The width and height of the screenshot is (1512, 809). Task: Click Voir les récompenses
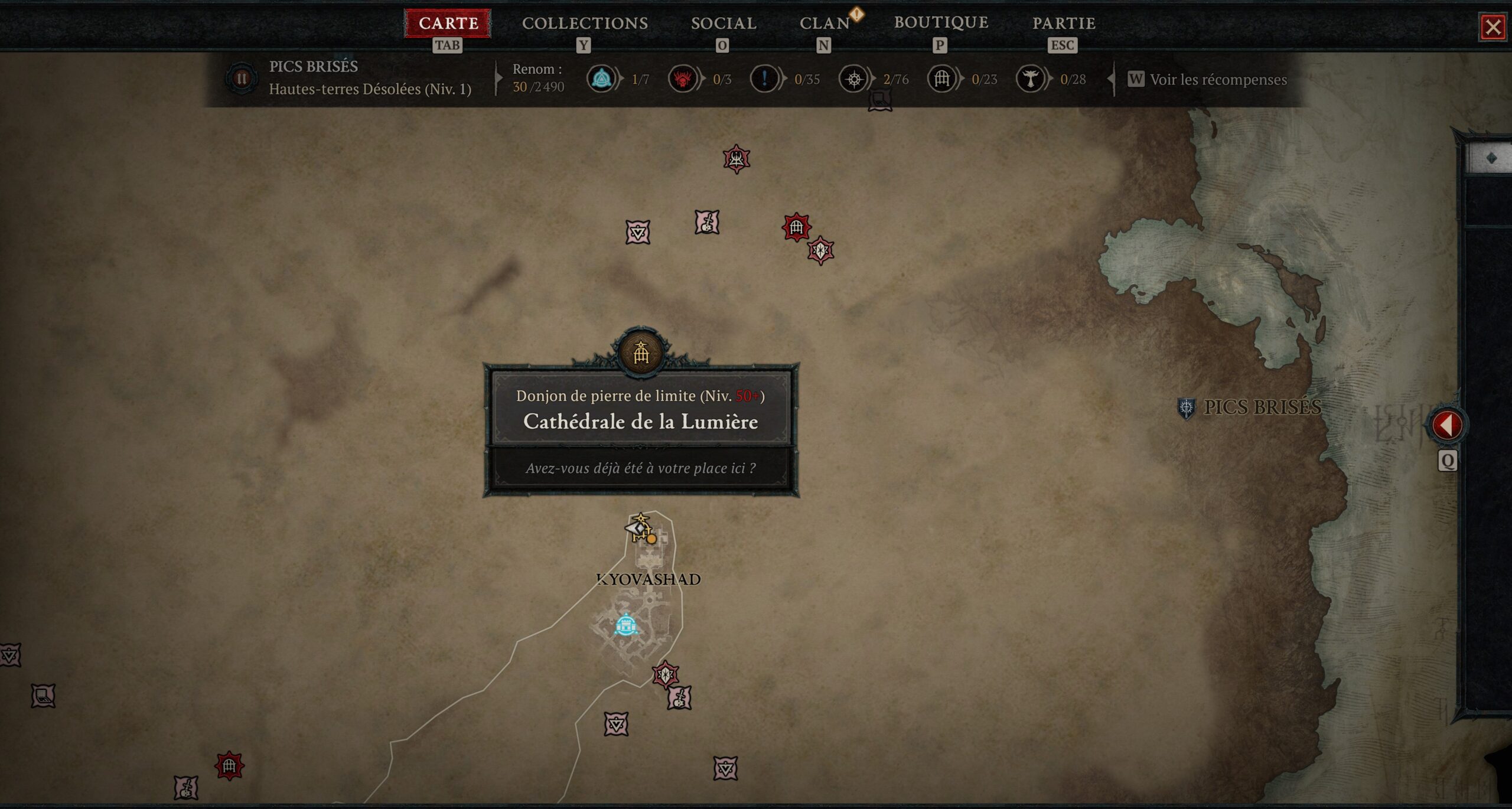1217,80
